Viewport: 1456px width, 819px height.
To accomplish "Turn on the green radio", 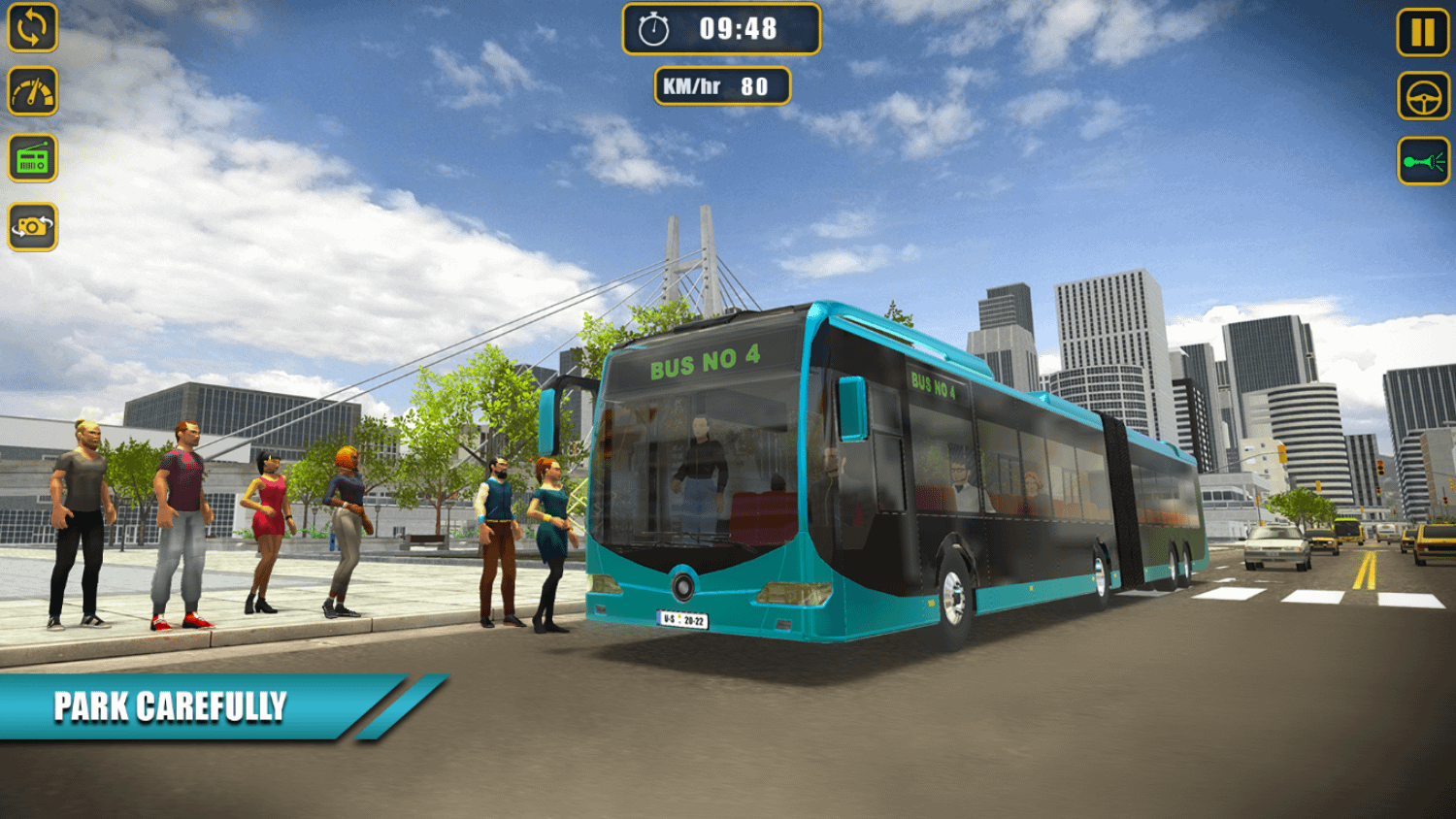I will tap(33, 159).
